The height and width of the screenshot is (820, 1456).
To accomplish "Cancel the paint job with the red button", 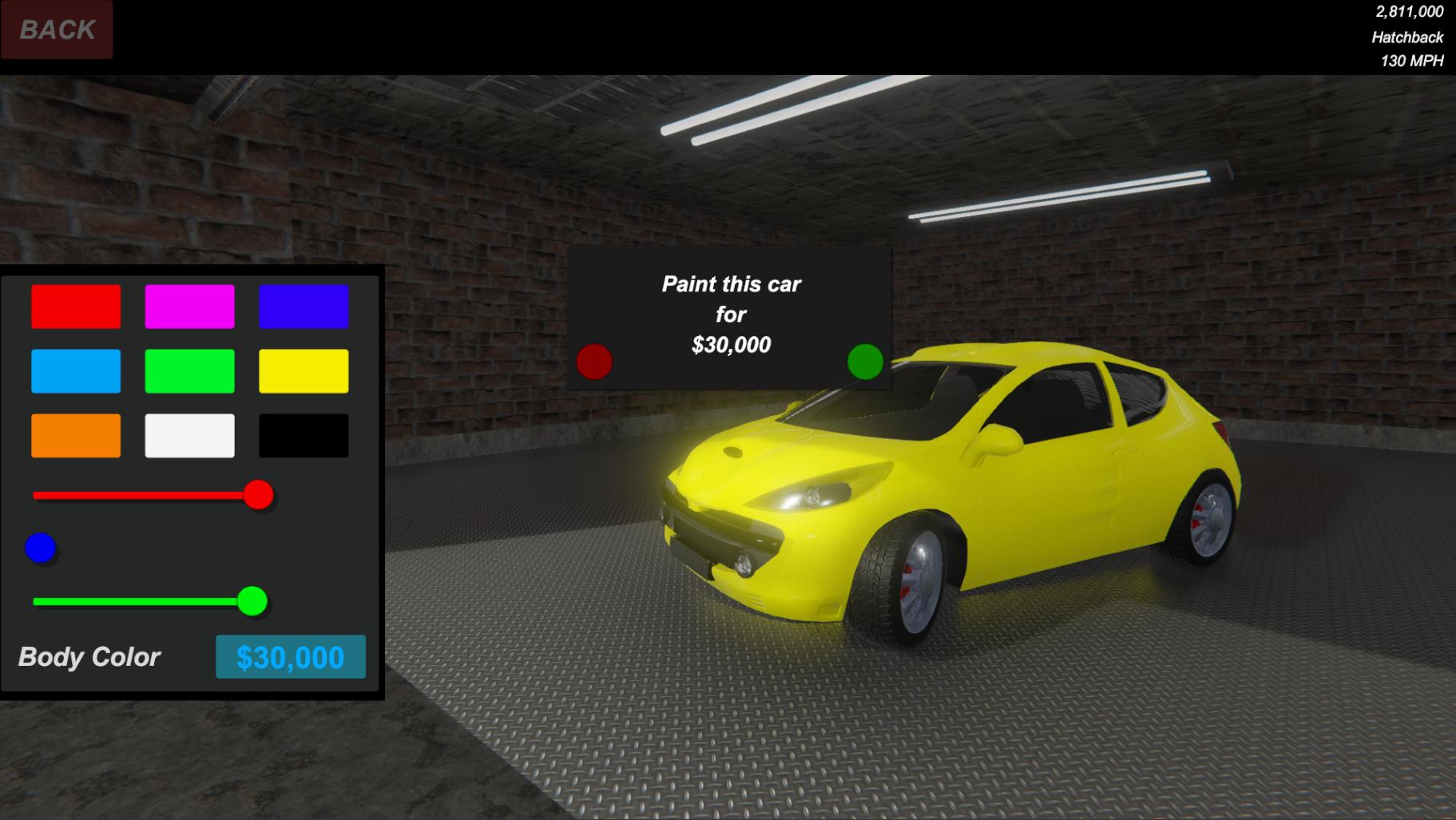I will [x=594, y=363].
